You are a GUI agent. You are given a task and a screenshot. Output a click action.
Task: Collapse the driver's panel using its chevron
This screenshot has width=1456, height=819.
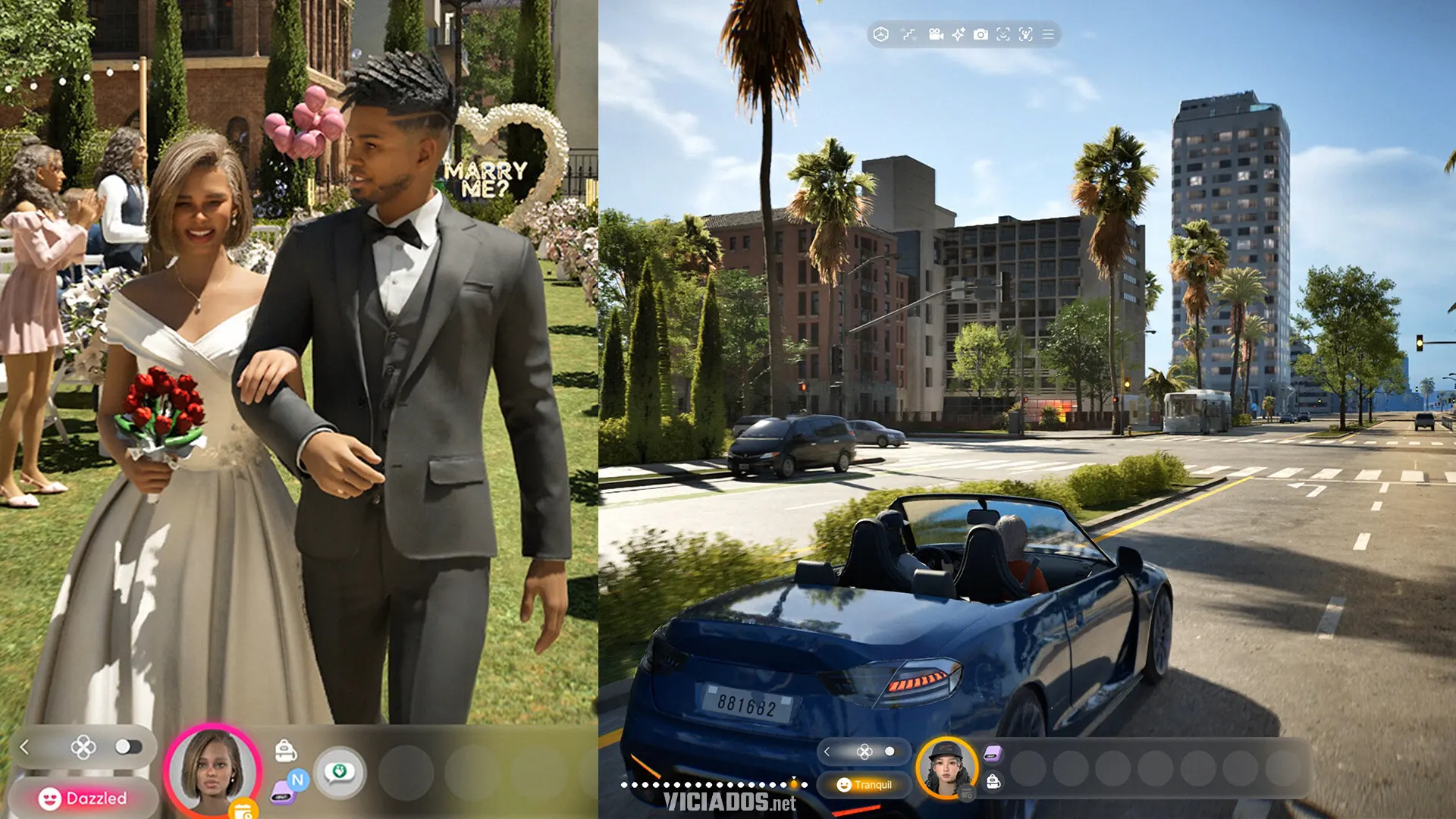click(827, 752)
